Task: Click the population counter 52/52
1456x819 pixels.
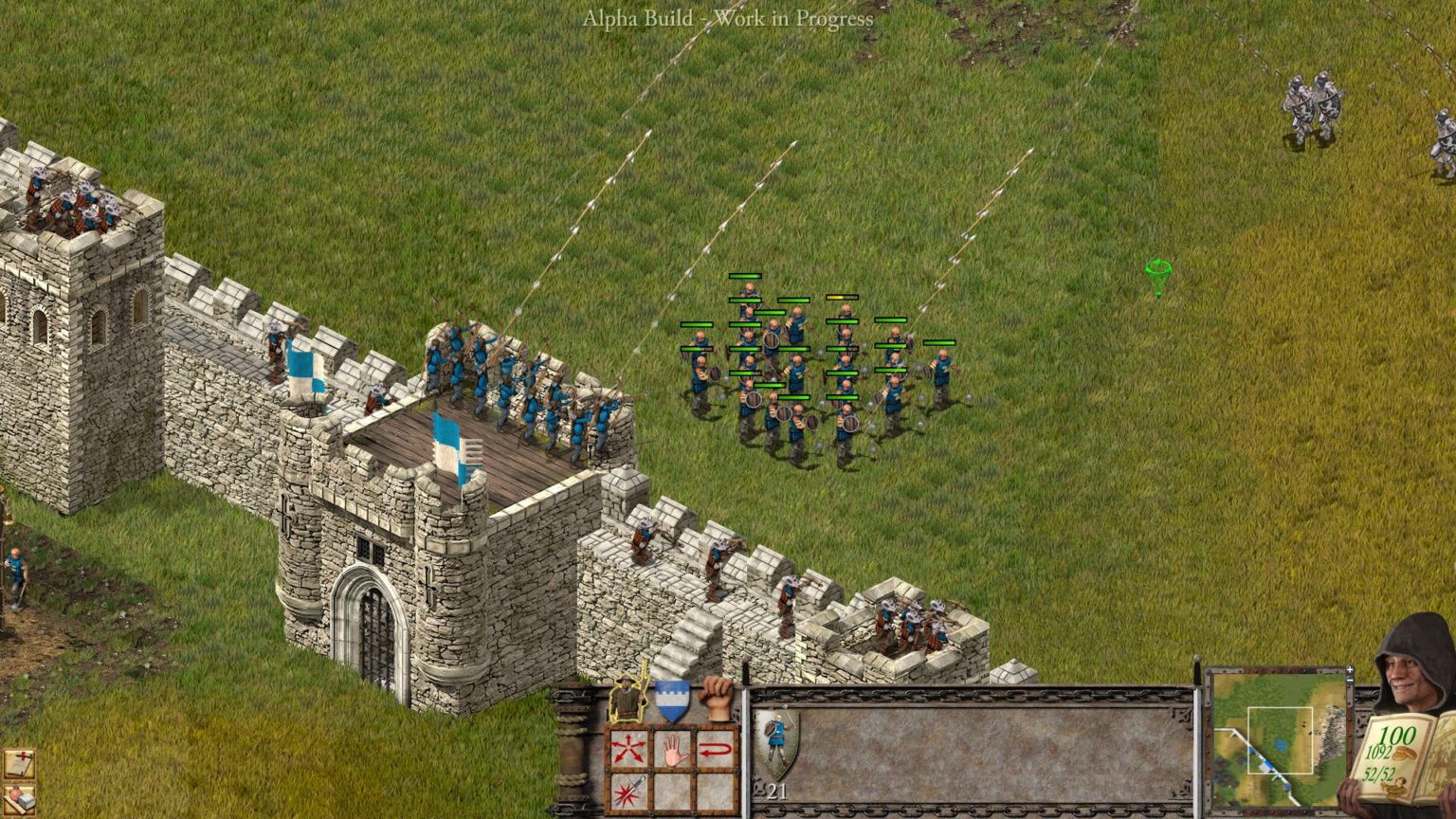Action: pyautogui.click(x=1378, y=773)
